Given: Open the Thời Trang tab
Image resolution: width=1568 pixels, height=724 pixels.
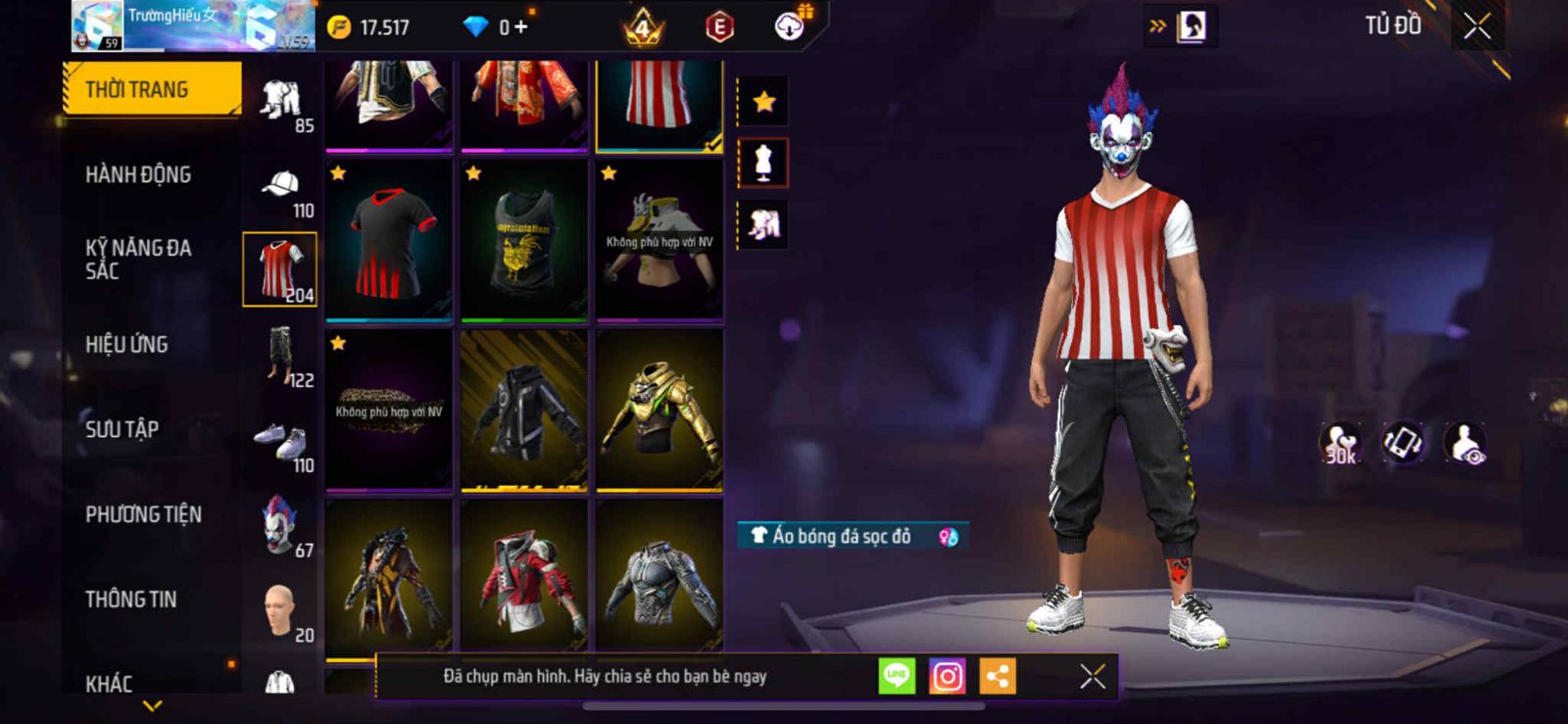Looking at the screenshot, I should (x=150, y=89).
